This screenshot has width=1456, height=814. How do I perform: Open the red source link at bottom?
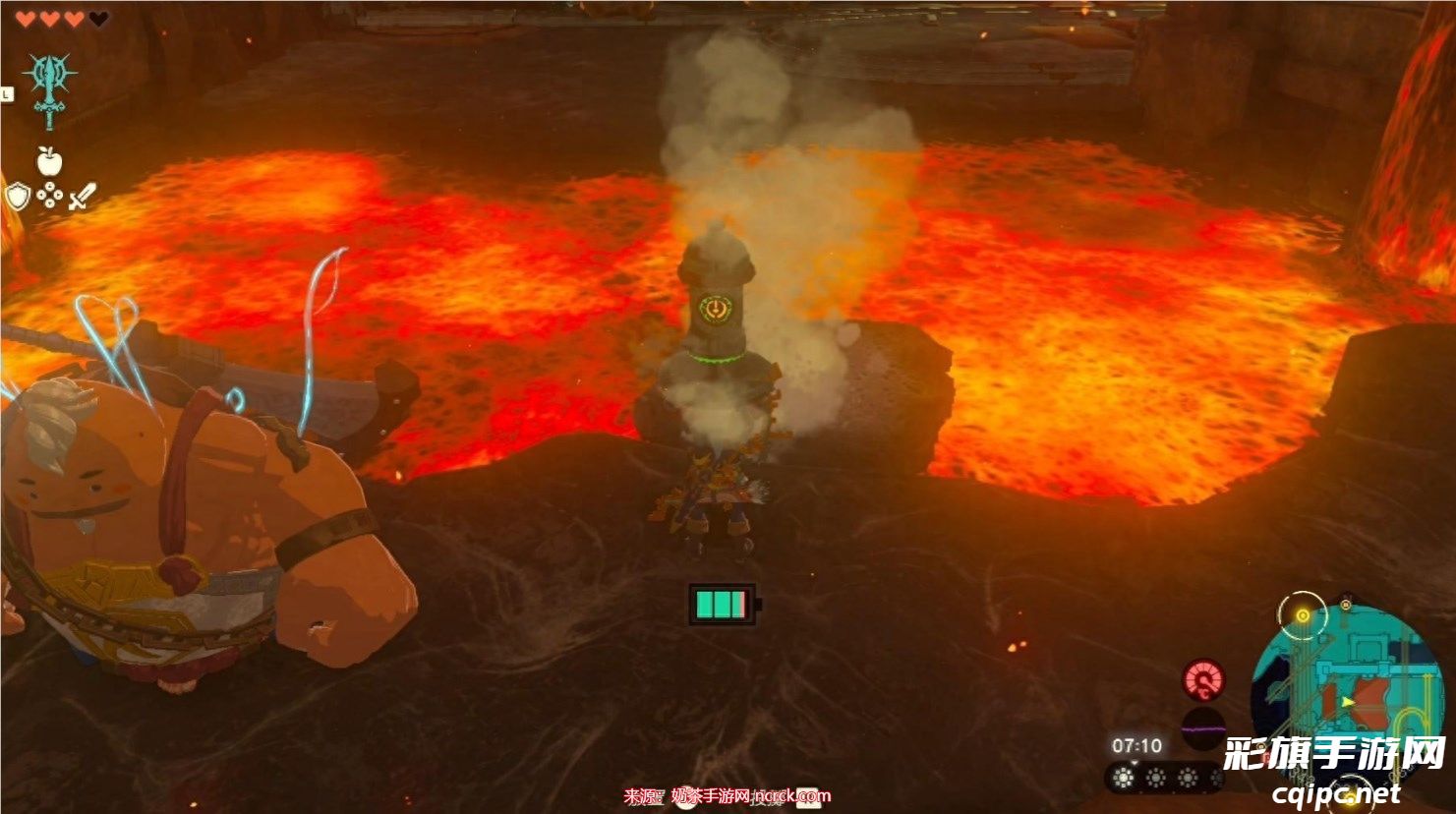(728, 796)
